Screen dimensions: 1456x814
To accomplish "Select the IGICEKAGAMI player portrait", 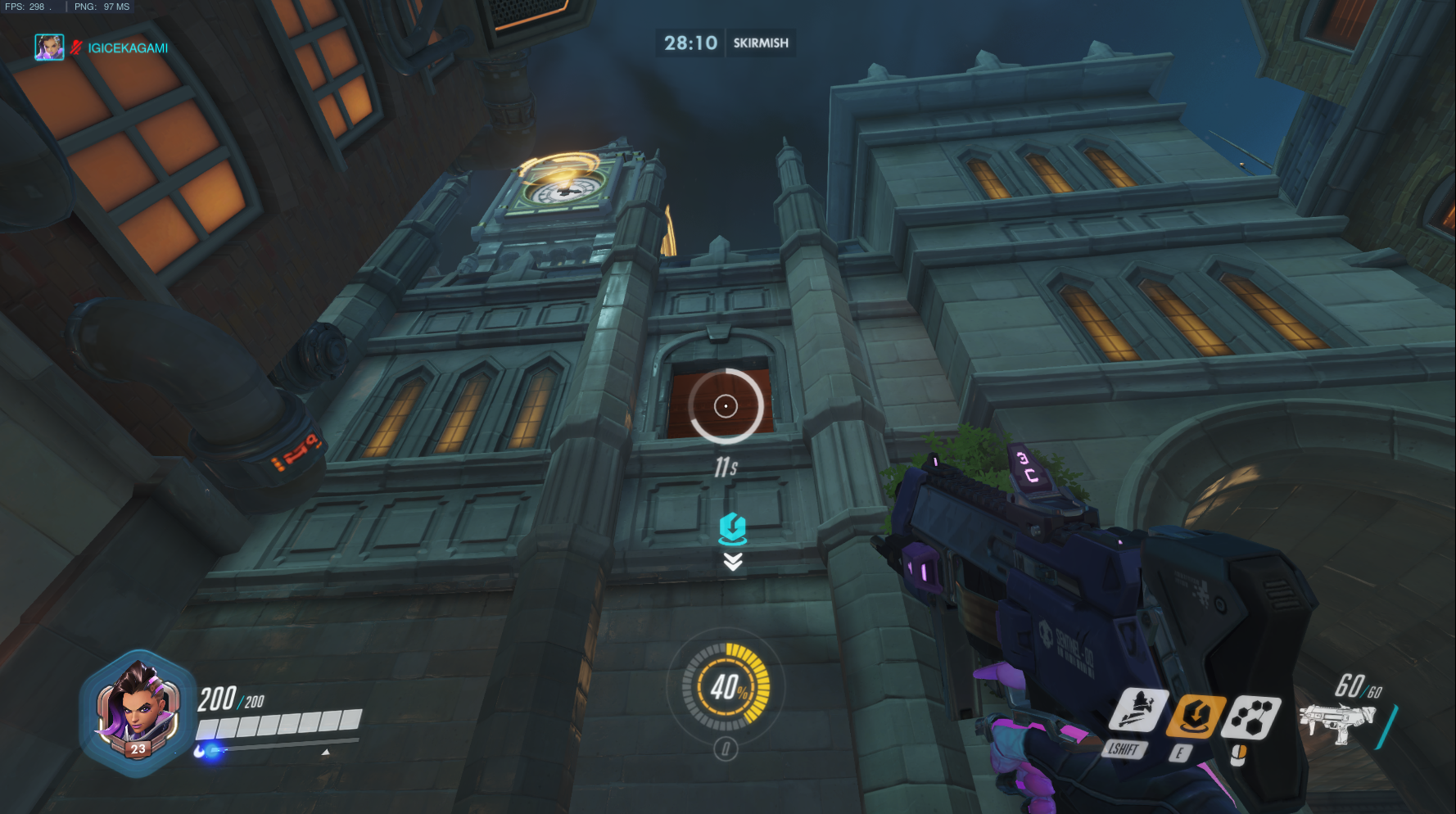I will [x=49, y=47].
